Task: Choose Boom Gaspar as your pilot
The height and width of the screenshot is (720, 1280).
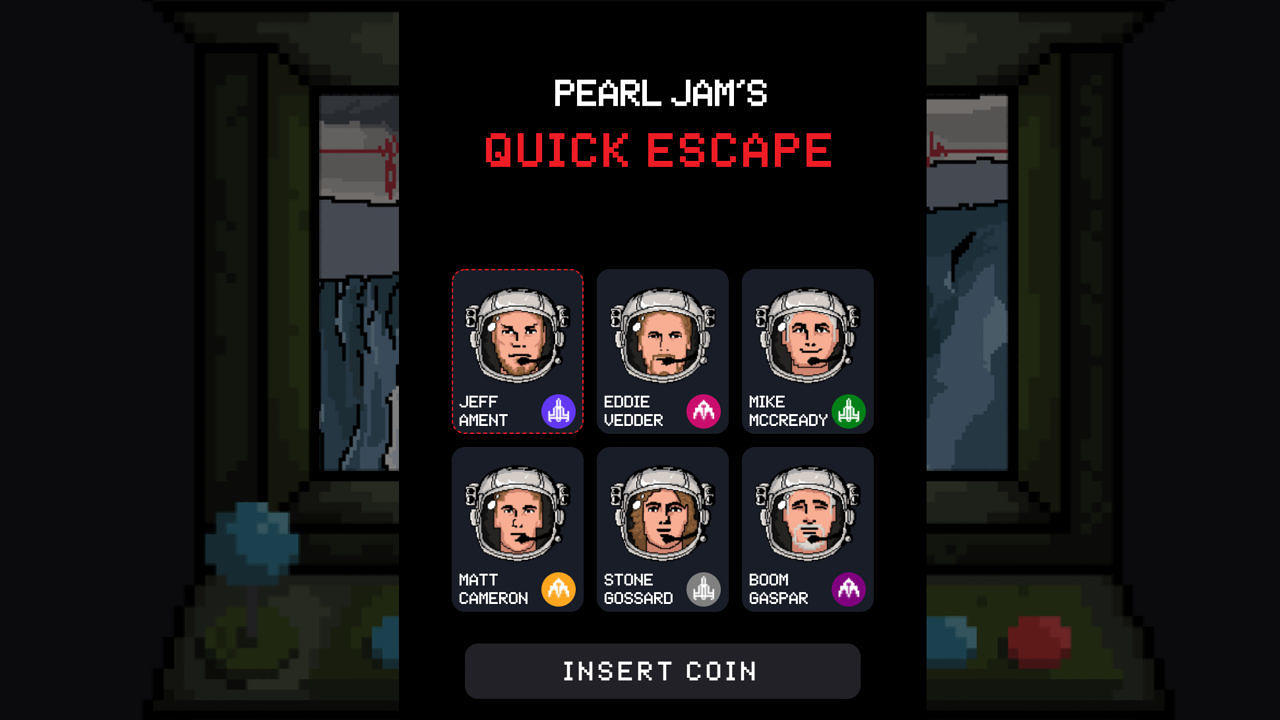Action: pos(807,528)
